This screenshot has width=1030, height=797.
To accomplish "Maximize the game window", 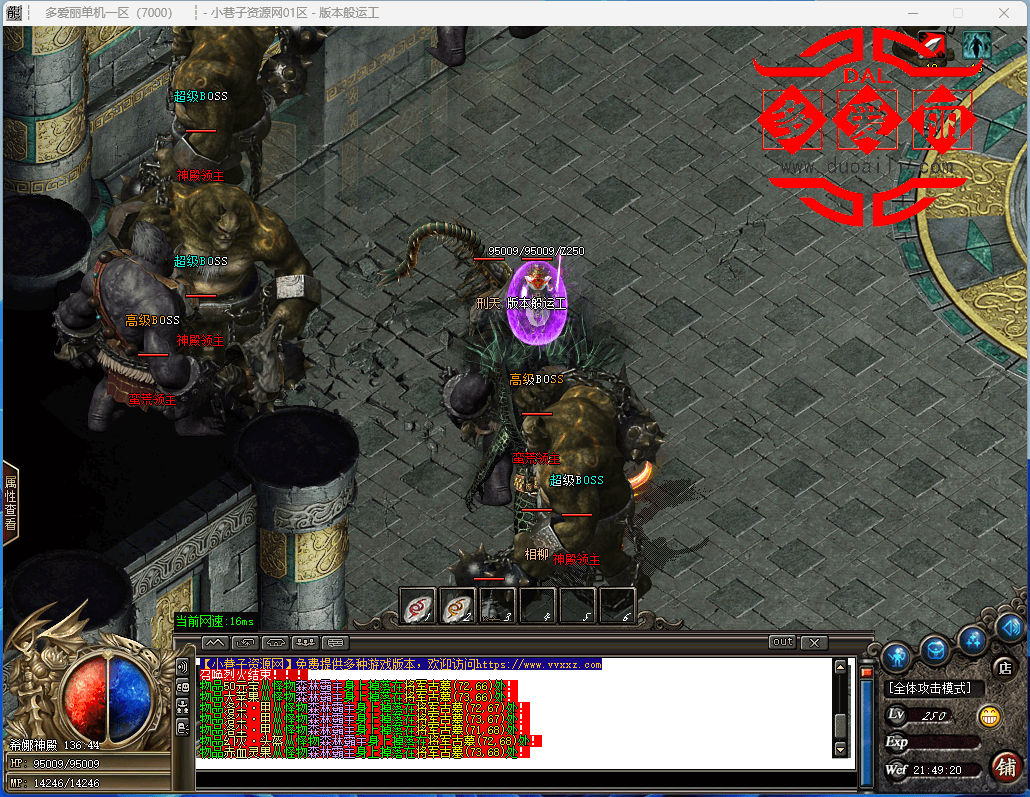I will pos(957,13).
